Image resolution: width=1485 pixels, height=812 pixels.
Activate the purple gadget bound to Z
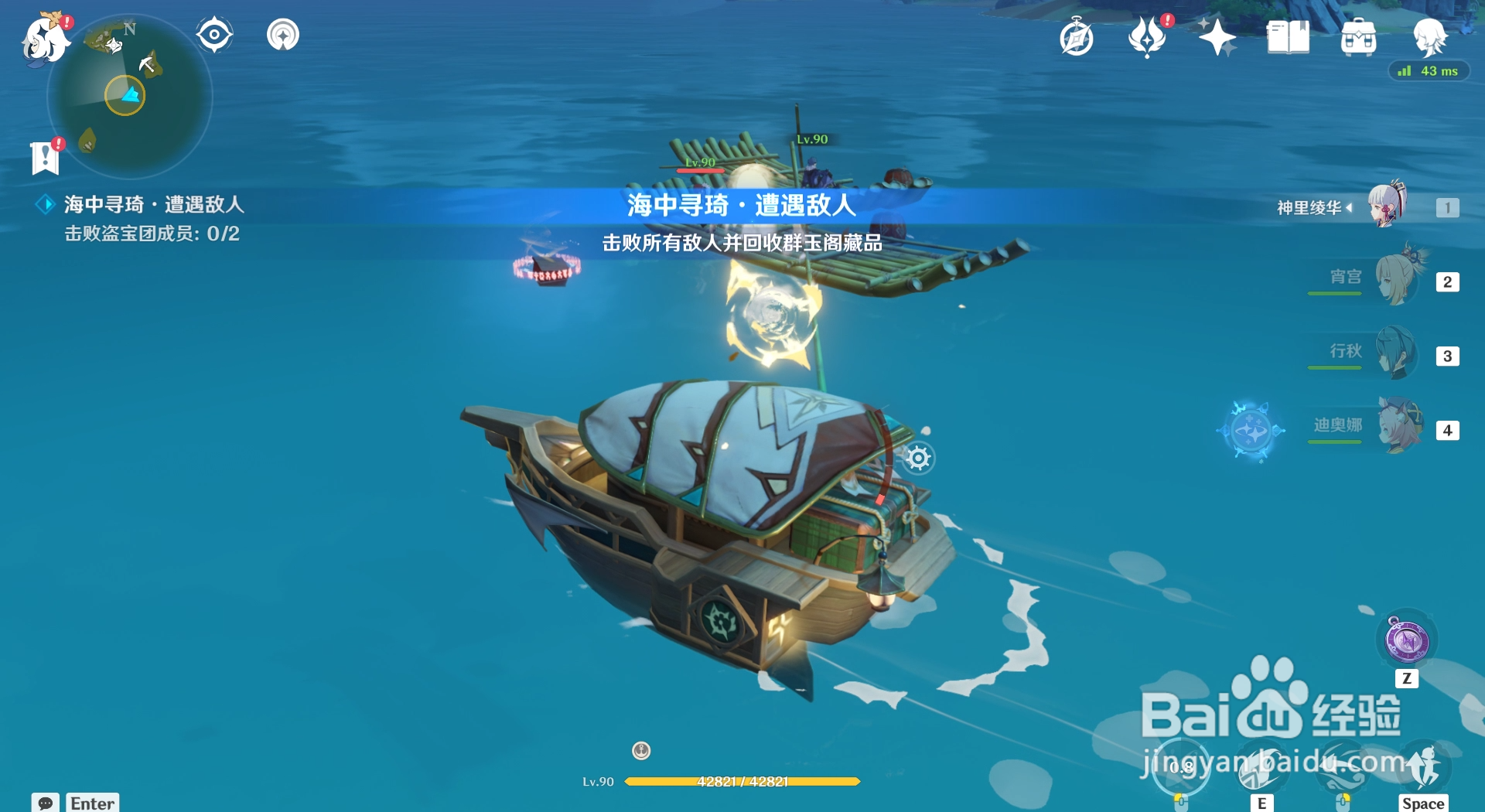pyautogui.click(x=1406, y=640)
